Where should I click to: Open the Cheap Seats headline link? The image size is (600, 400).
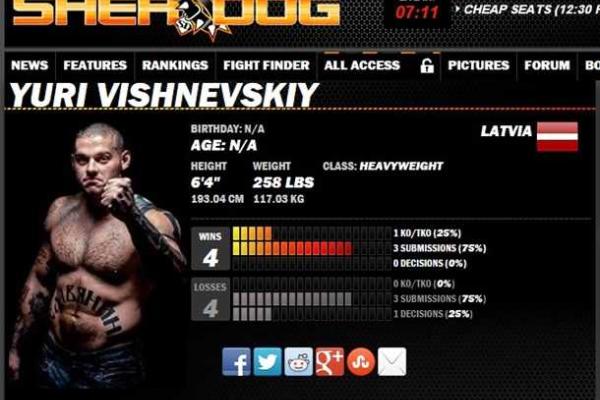click(530, 10)
